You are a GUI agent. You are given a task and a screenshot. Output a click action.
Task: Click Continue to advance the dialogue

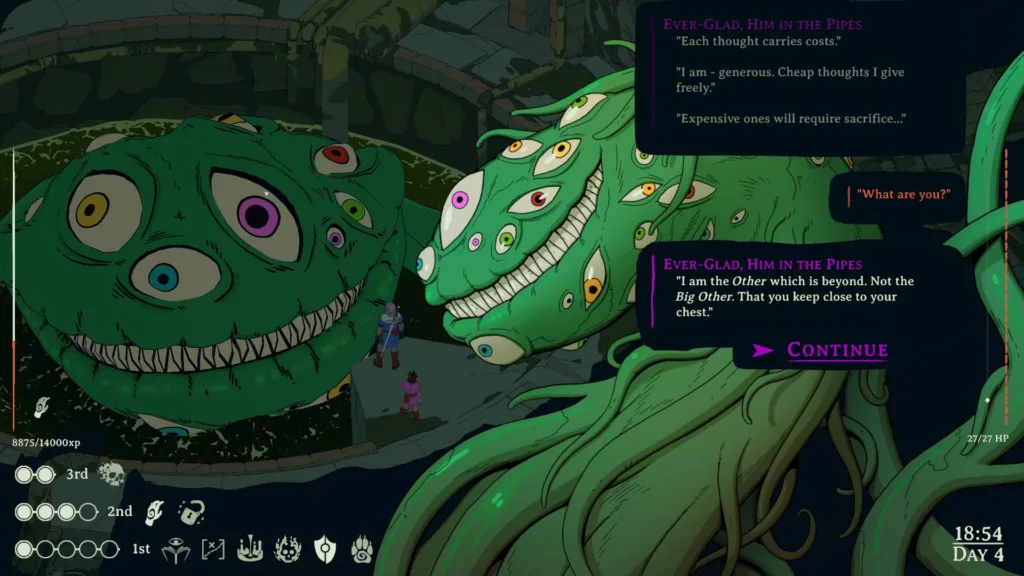click(822, 350)
